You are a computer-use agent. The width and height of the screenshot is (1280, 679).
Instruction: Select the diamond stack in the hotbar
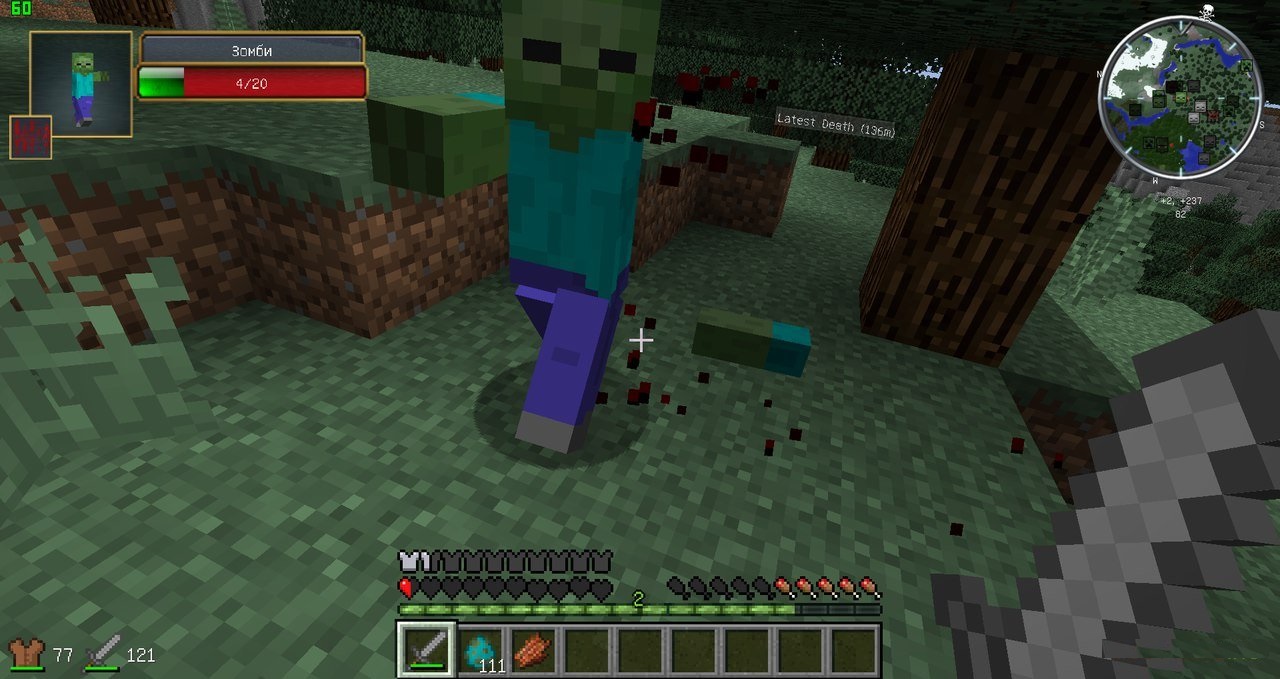pyautogui.click(x=483, y=651)
